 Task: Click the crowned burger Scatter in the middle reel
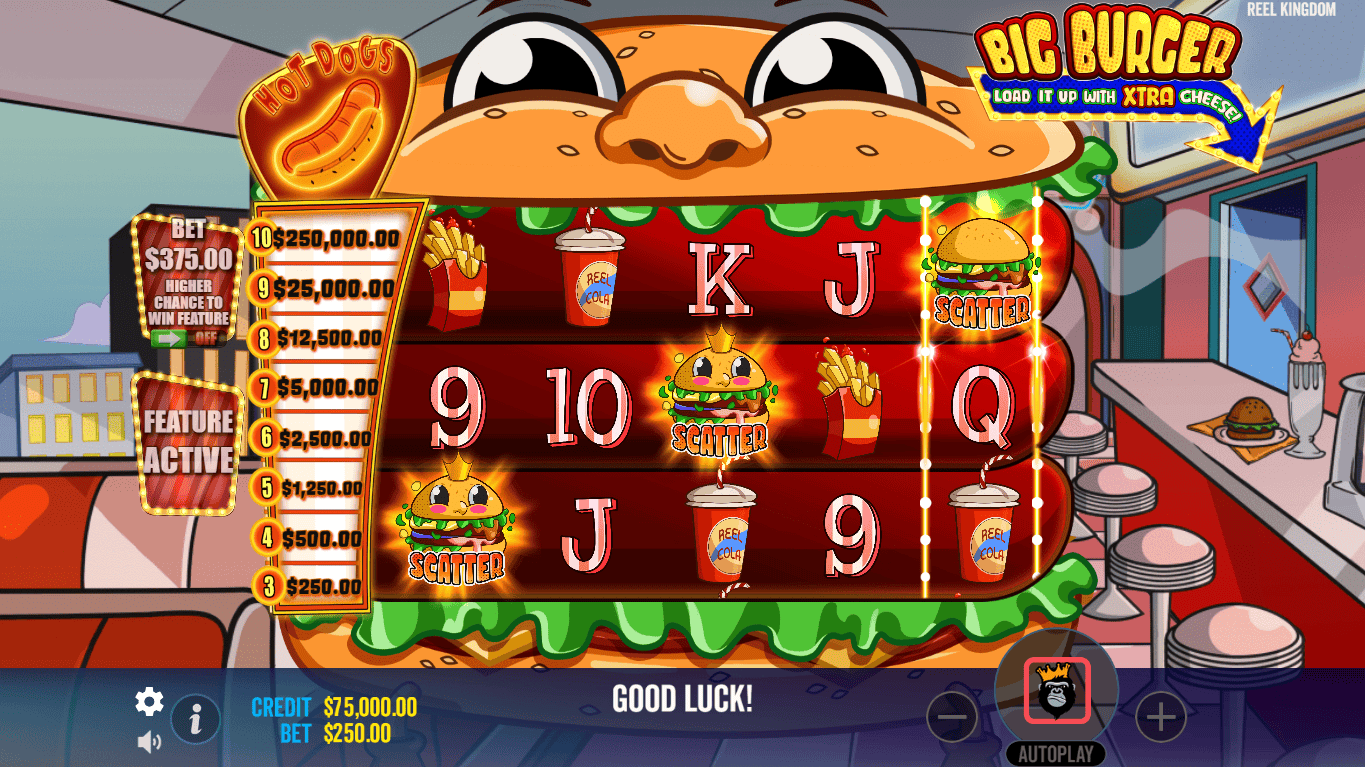[719, 400]
